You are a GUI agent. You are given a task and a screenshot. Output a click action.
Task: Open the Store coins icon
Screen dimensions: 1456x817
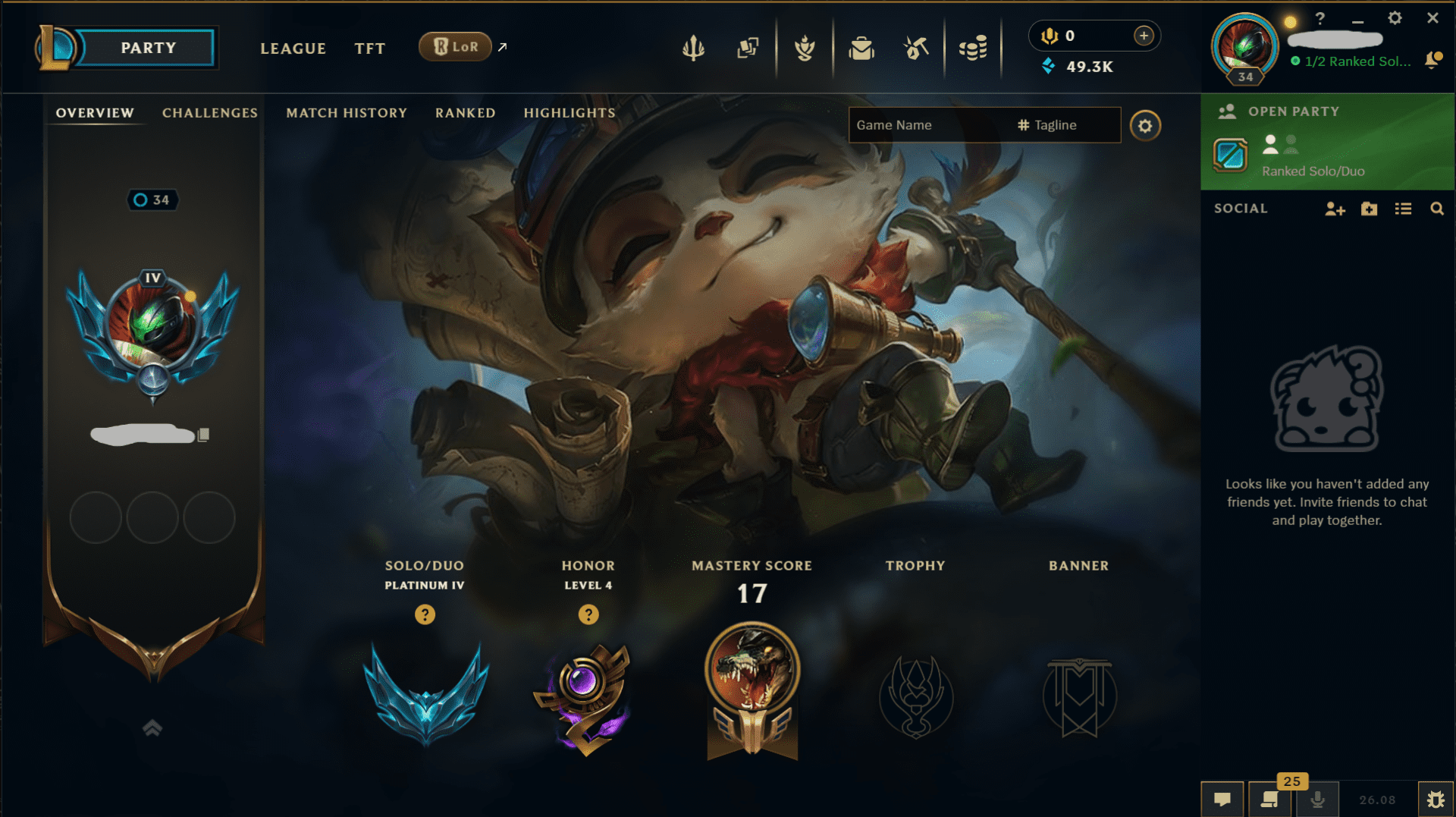click(x=973, y=47)
